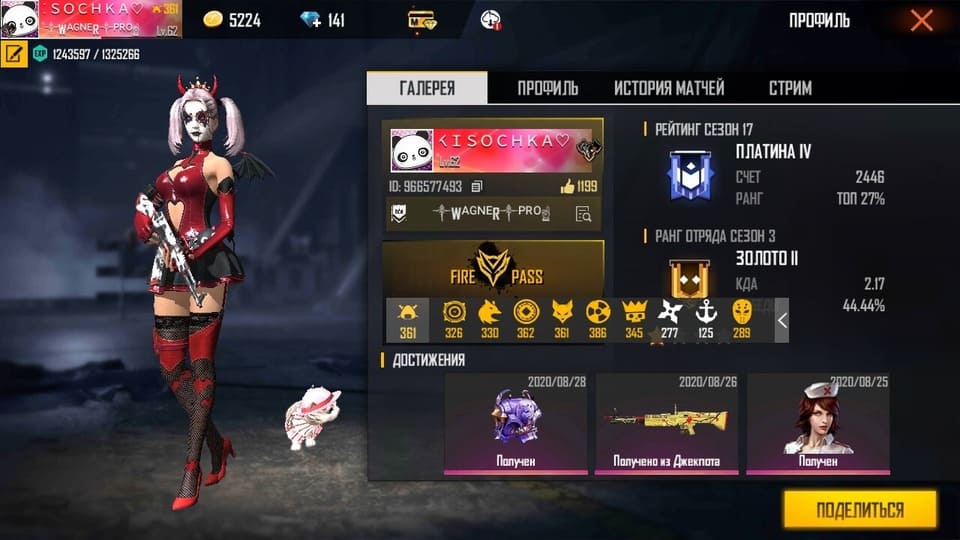Copy the player ID number
This screenshot has height=540, width=960.
click(477, 186)
